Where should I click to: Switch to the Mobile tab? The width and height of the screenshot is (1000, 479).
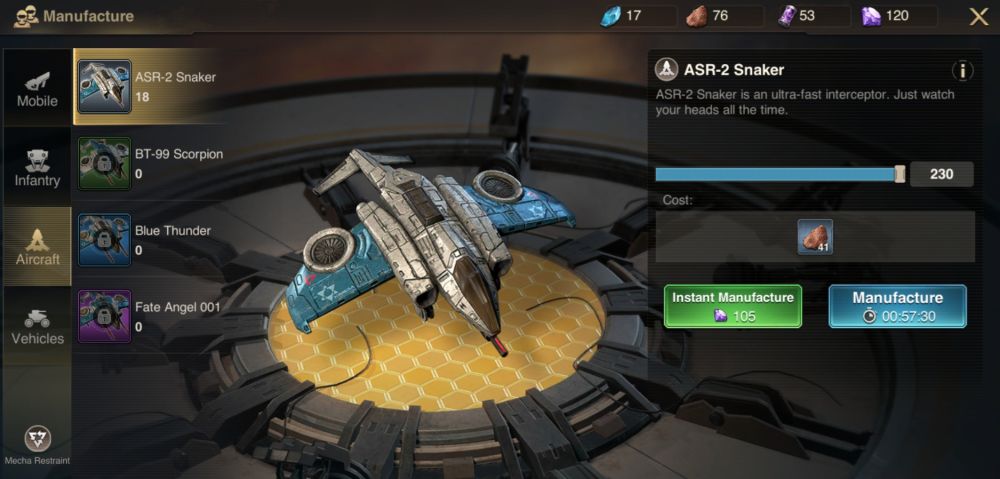pos(37,88)
